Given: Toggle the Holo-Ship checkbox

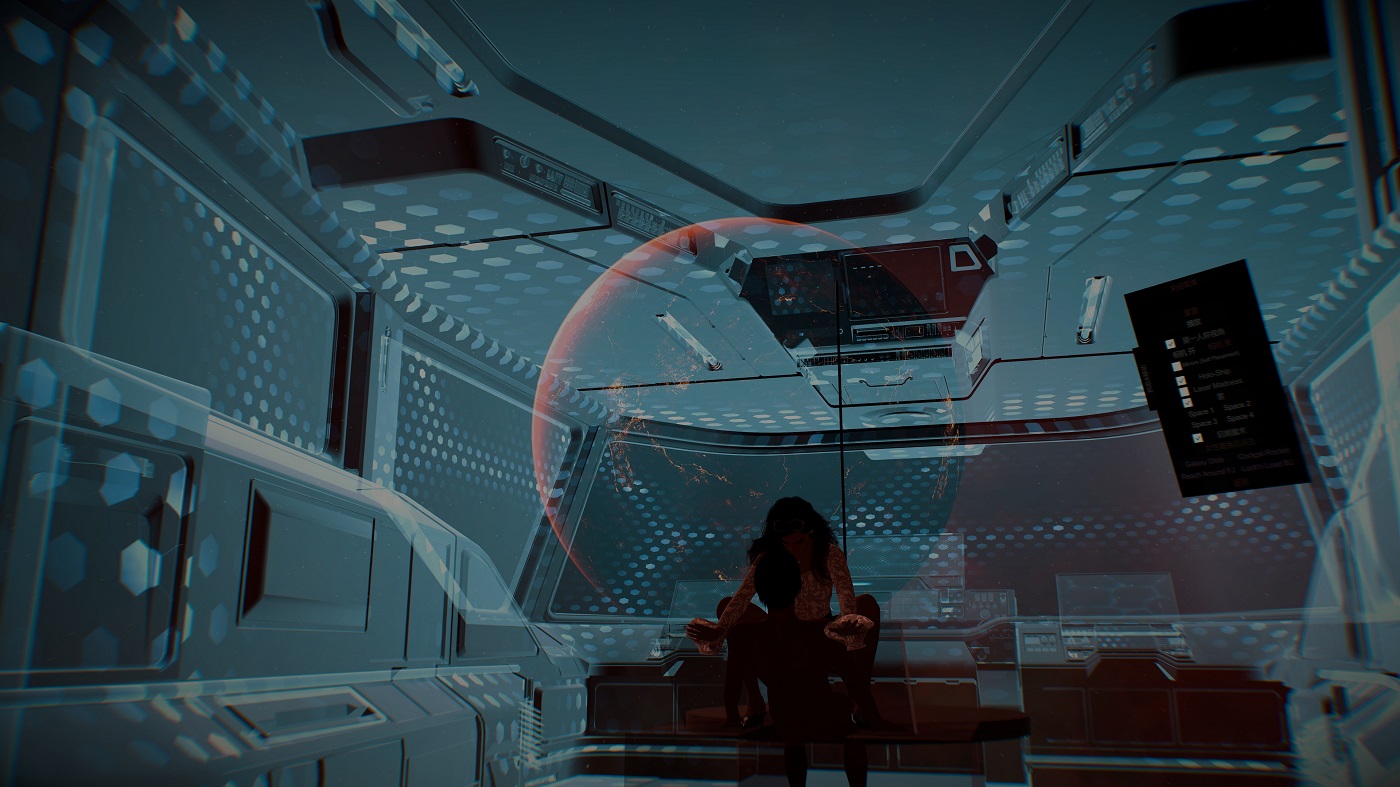Looking at the screenshot, I should coord(1181,380).
